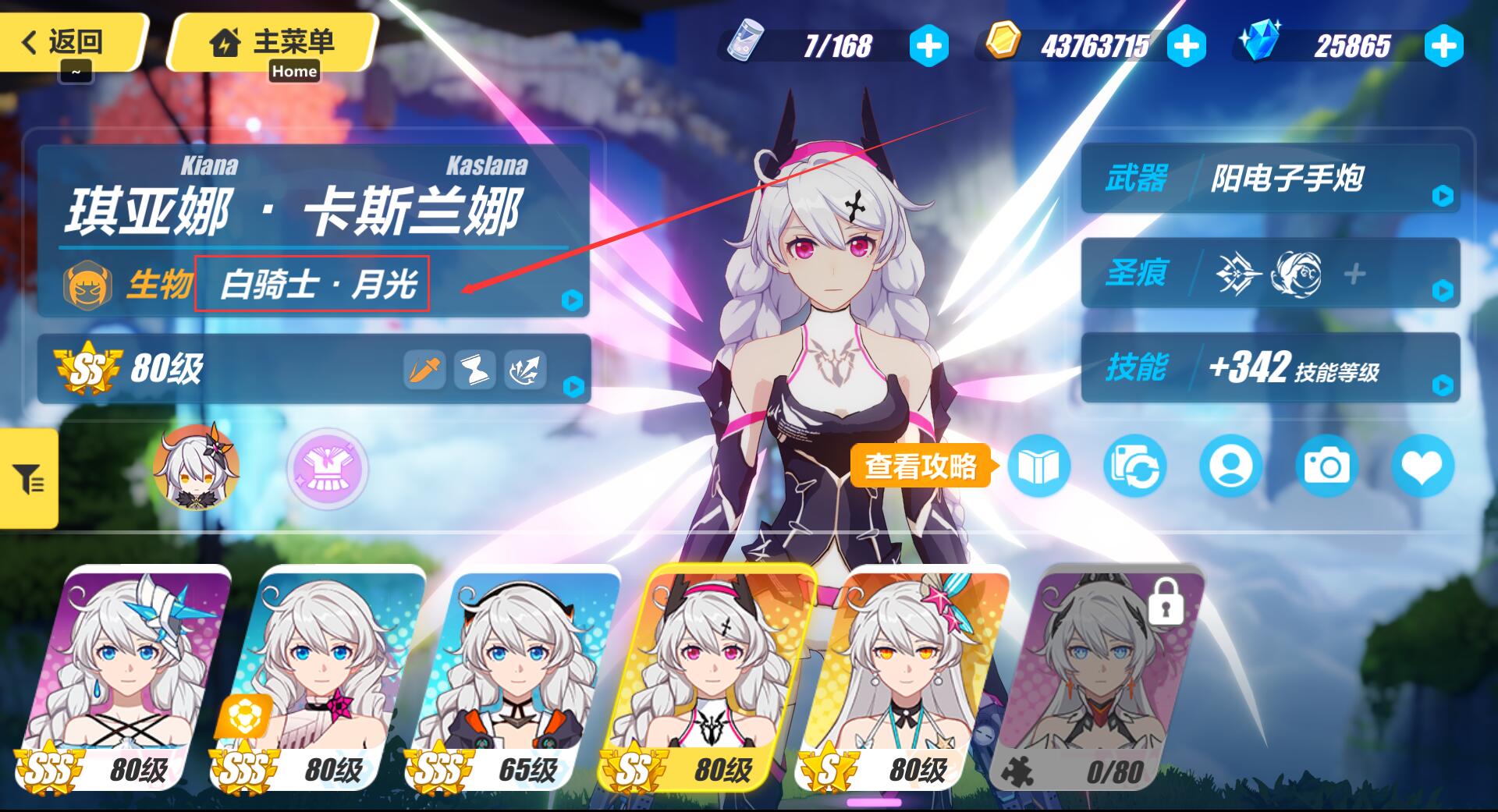Open the 武器 weapon panel

click(x=1270, y=179)
